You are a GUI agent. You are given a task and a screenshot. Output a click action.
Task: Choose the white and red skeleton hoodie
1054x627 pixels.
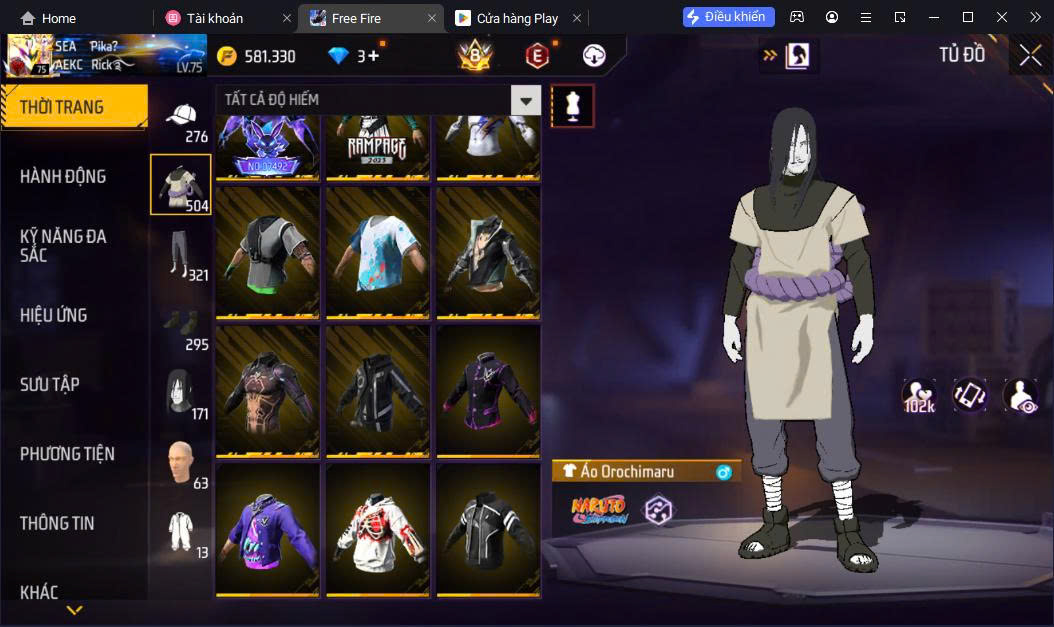377,529
